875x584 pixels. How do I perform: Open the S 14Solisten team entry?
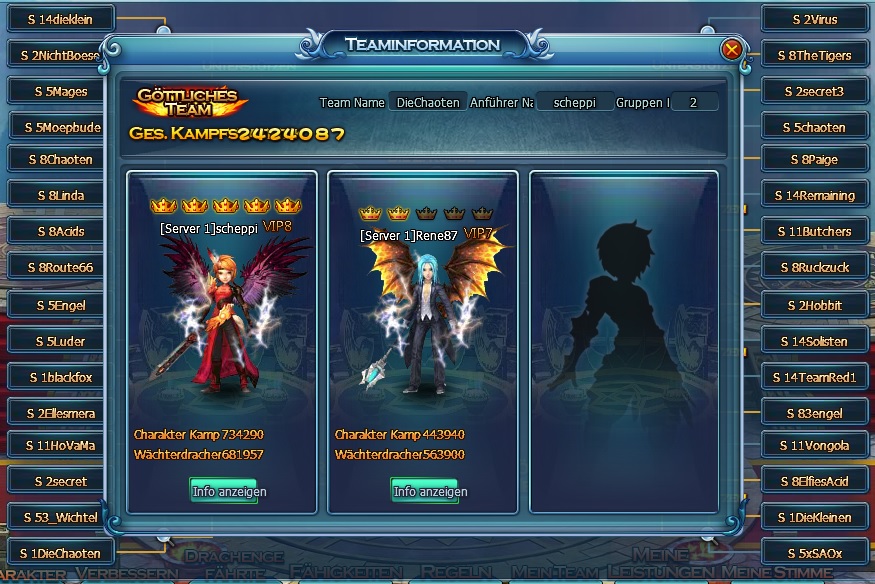point(813,341)
